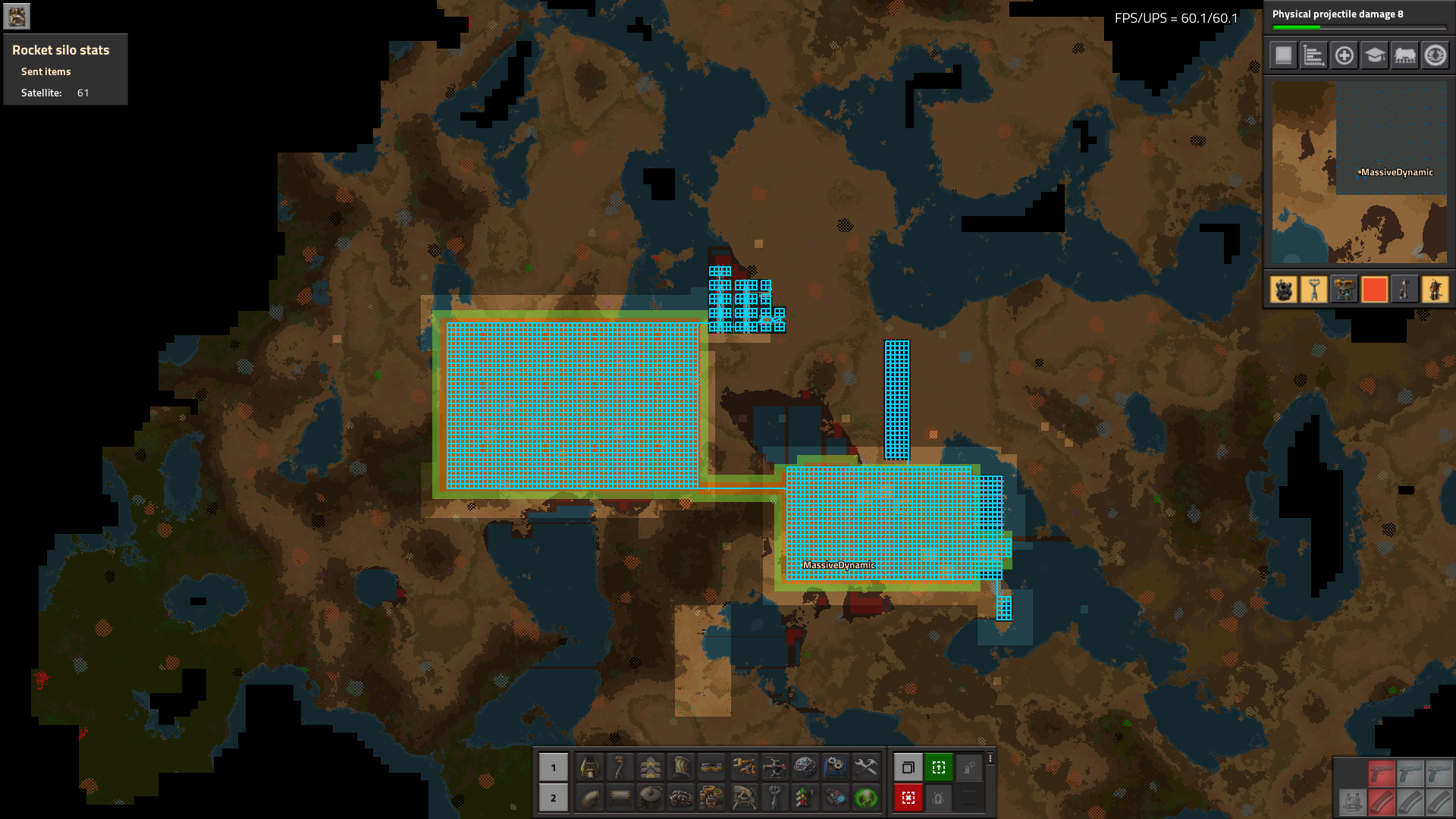Select the satellite in the quickbar
This screenshot has height=819, width=1456.
(805, 767)
